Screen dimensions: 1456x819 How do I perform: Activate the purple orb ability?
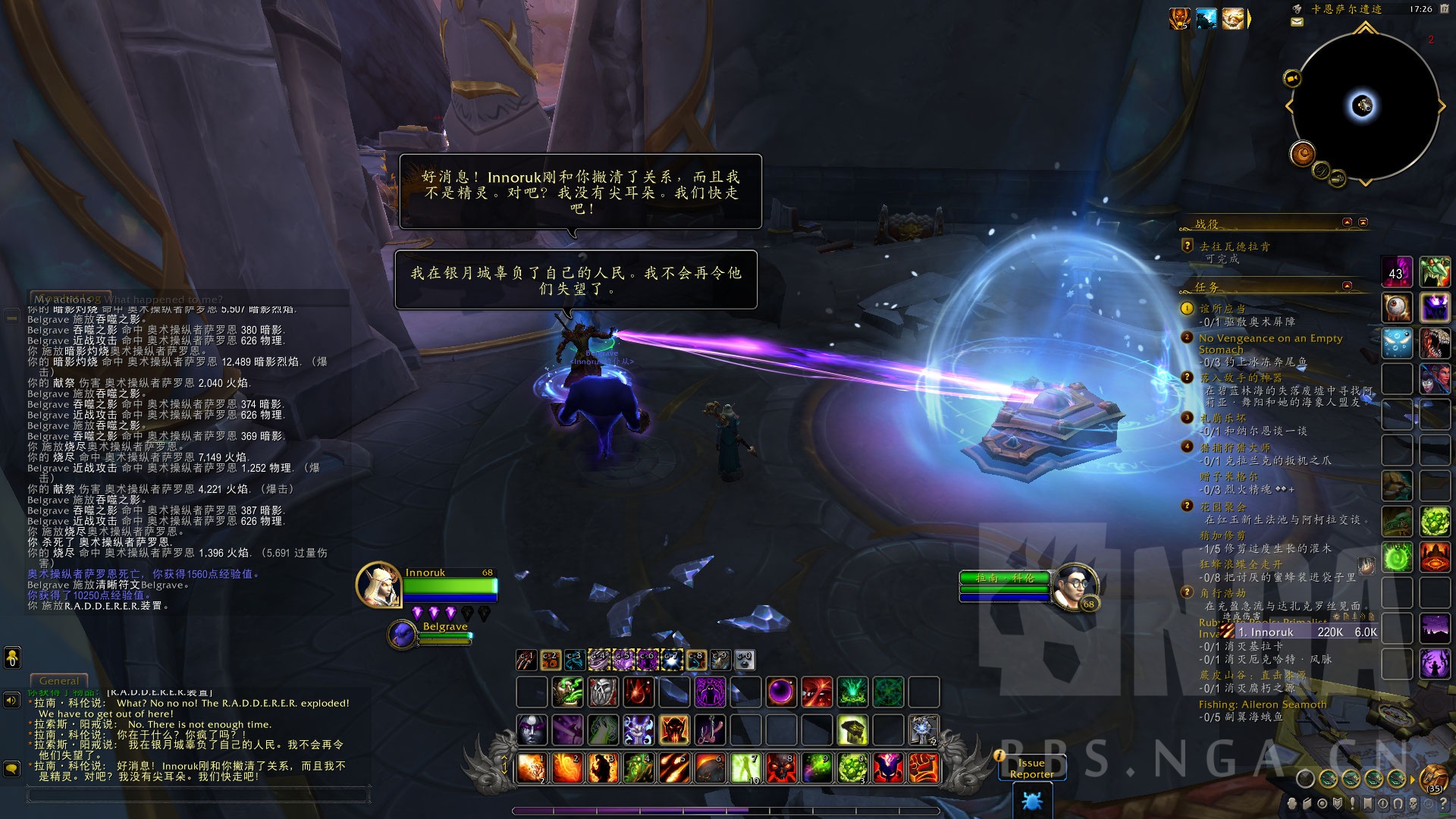tap(781, 692)
